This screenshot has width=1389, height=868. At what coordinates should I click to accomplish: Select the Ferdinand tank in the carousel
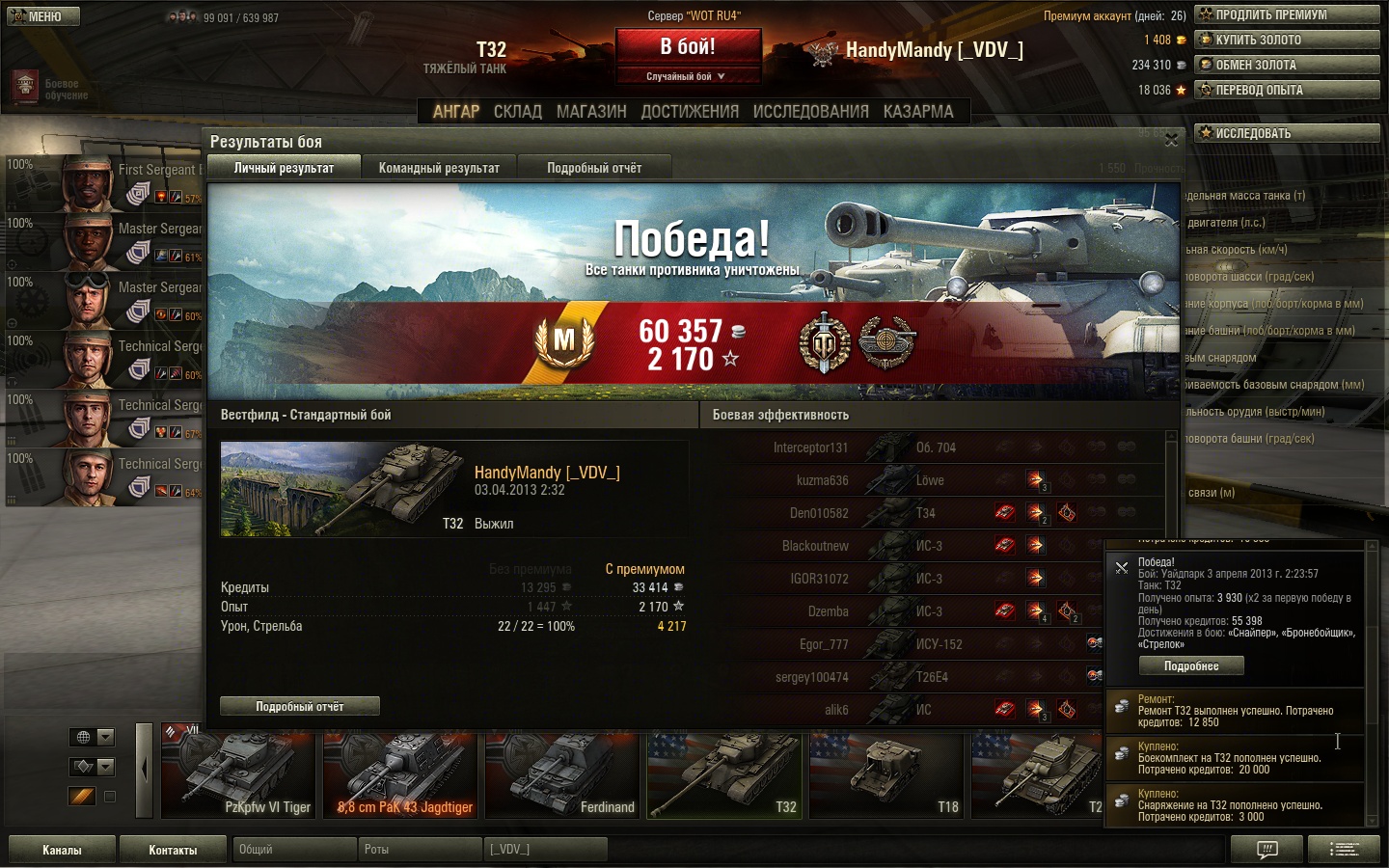pos(563,776)
